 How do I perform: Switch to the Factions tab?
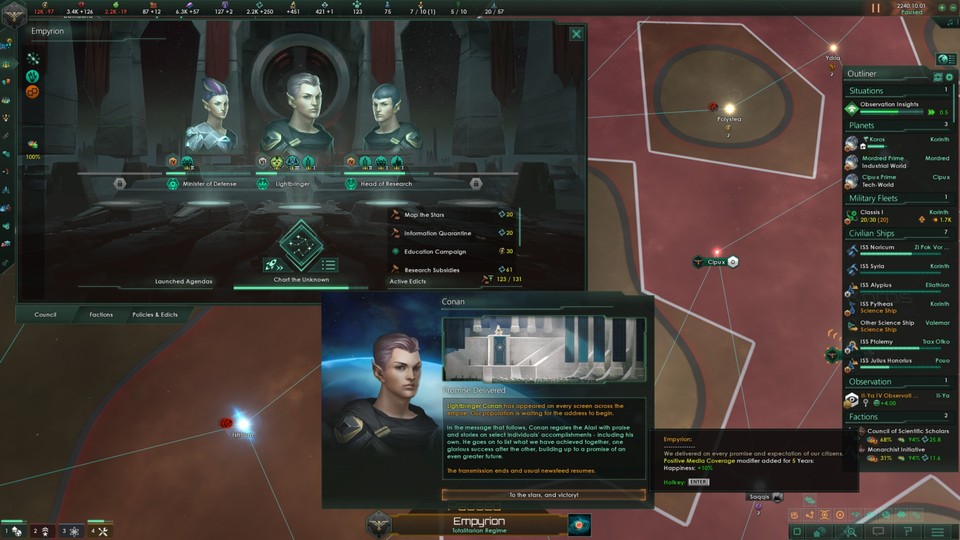click(101, 314)
